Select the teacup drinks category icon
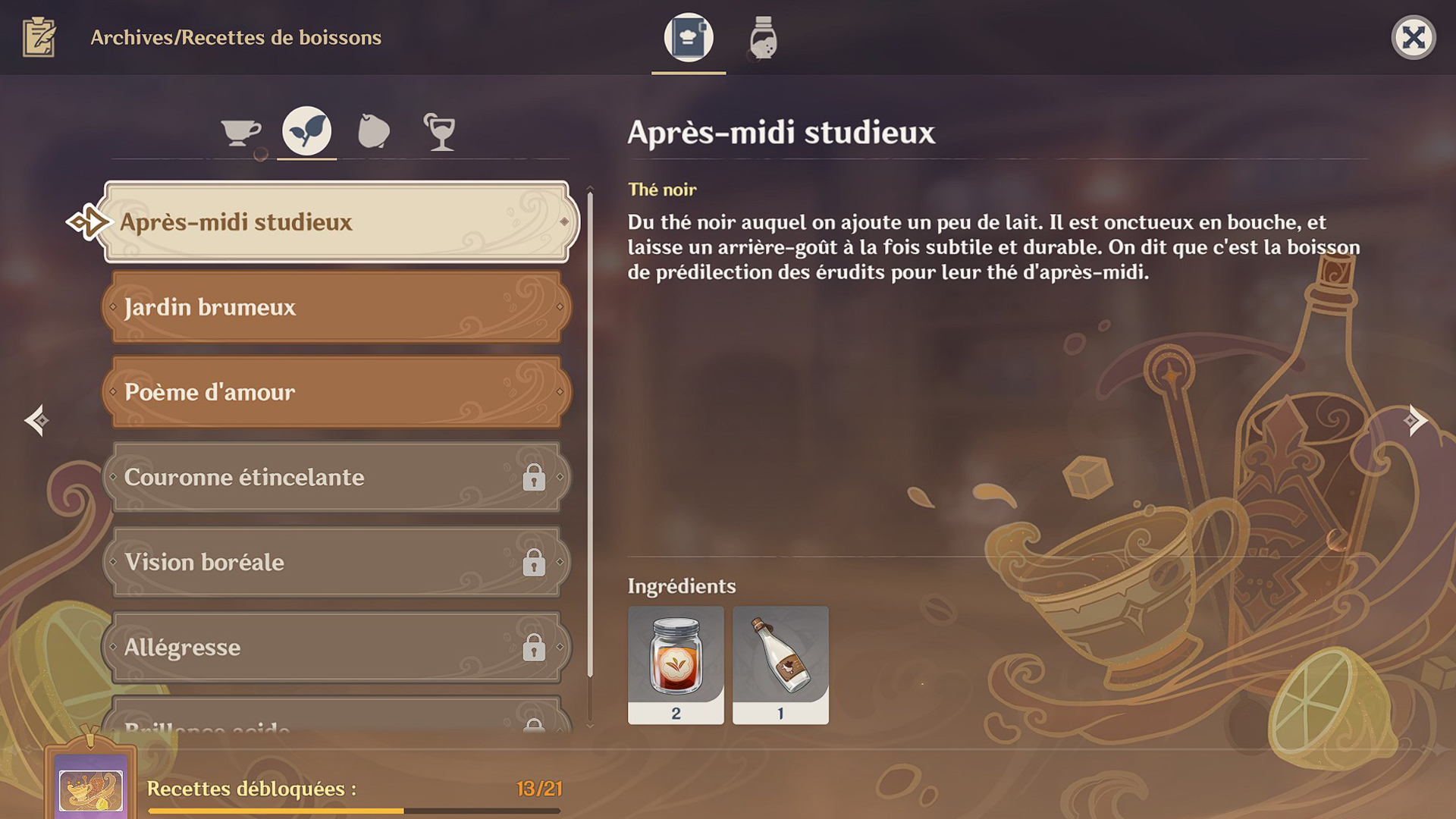The image size is (1456, 819). tap(241, 130)
